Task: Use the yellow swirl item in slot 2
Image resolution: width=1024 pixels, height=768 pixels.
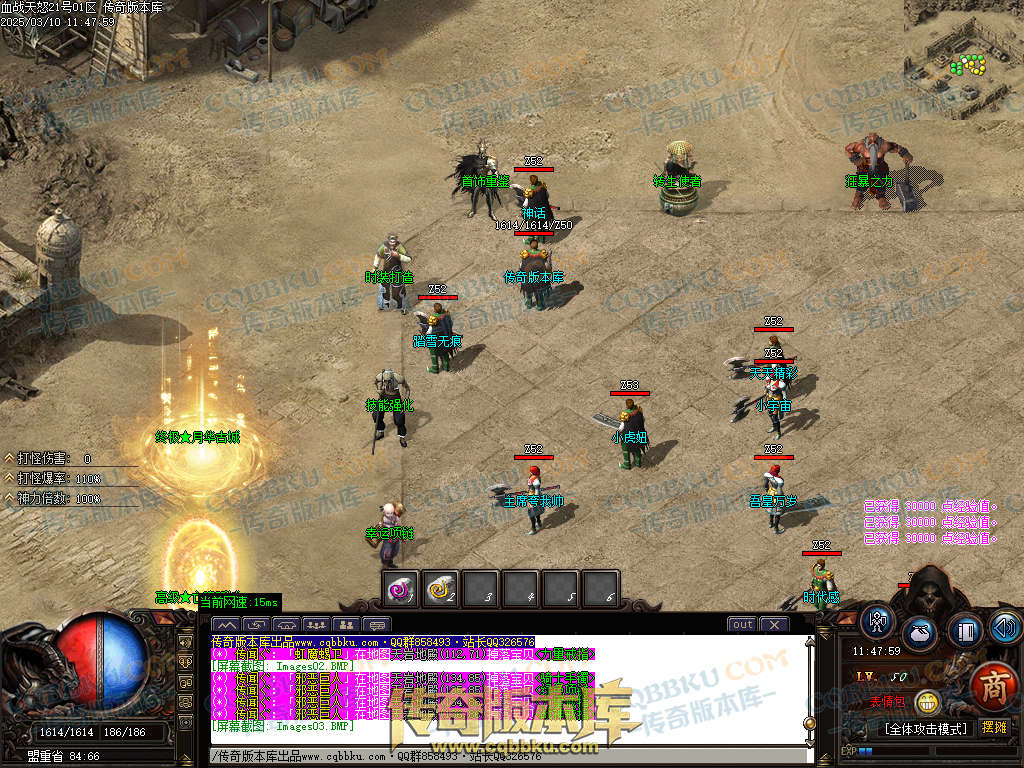Action: click(x=440, y=590)
